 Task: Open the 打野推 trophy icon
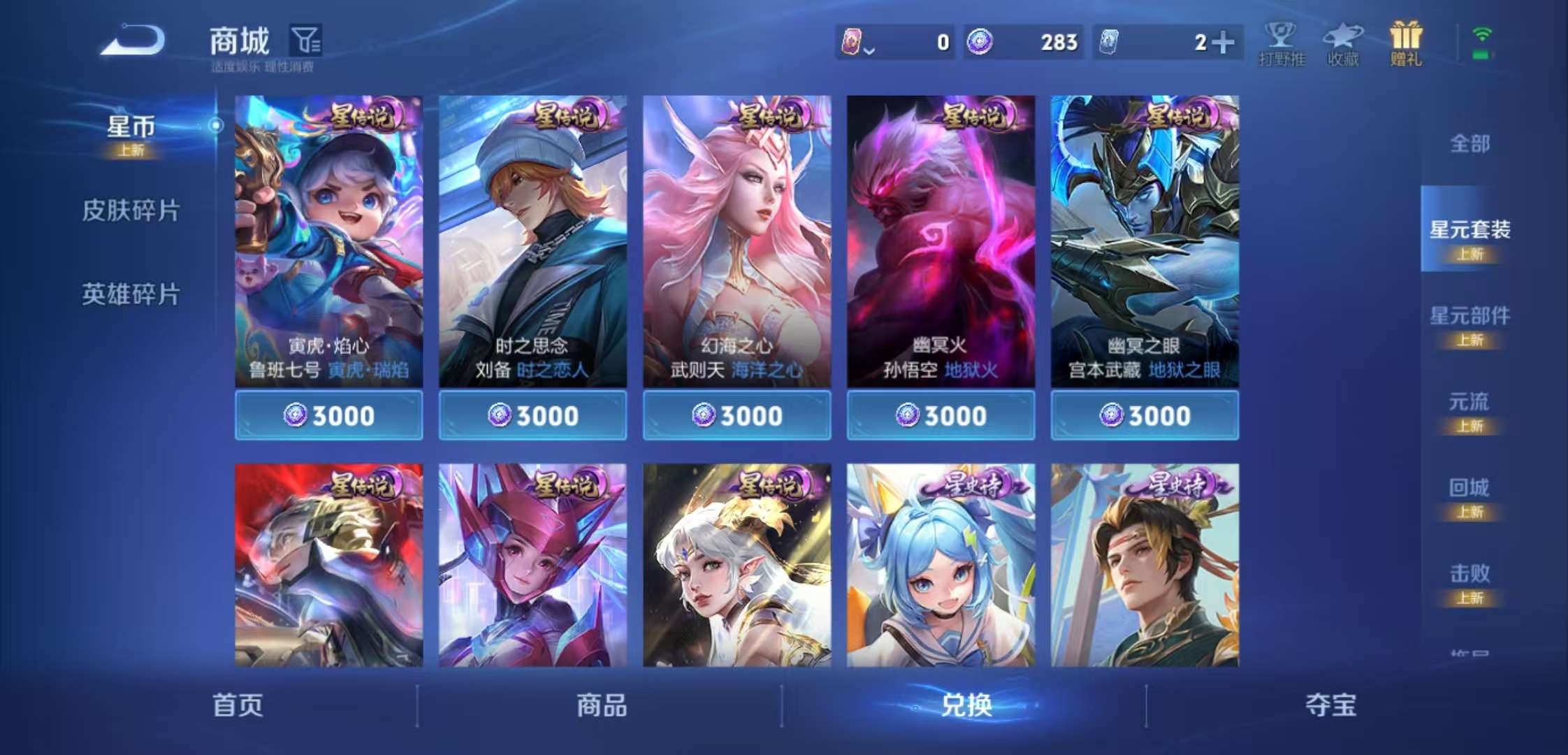pos(1282,42)
